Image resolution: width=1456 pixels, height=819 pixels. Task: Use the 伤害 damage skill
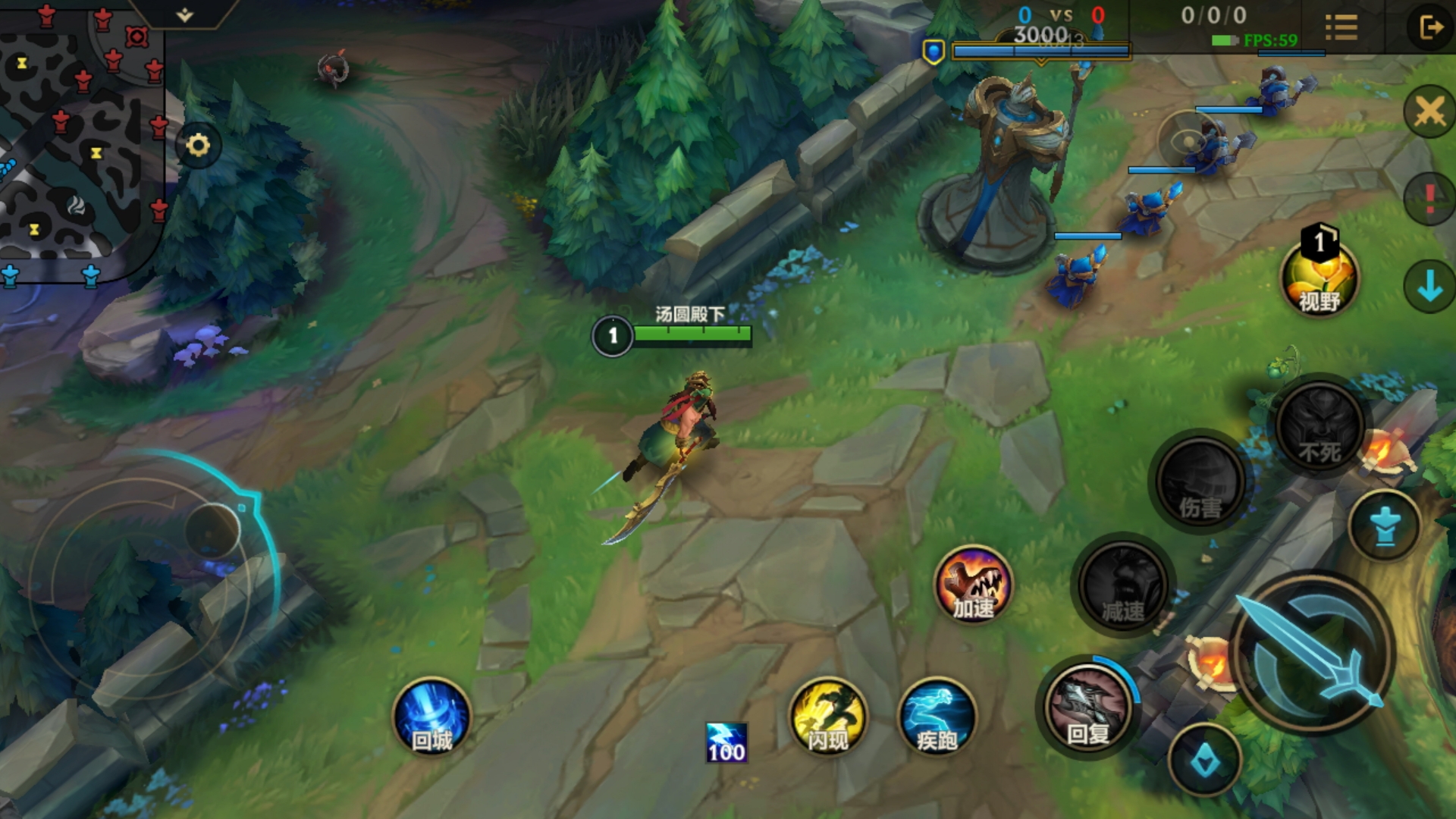tap(1200, 482)
